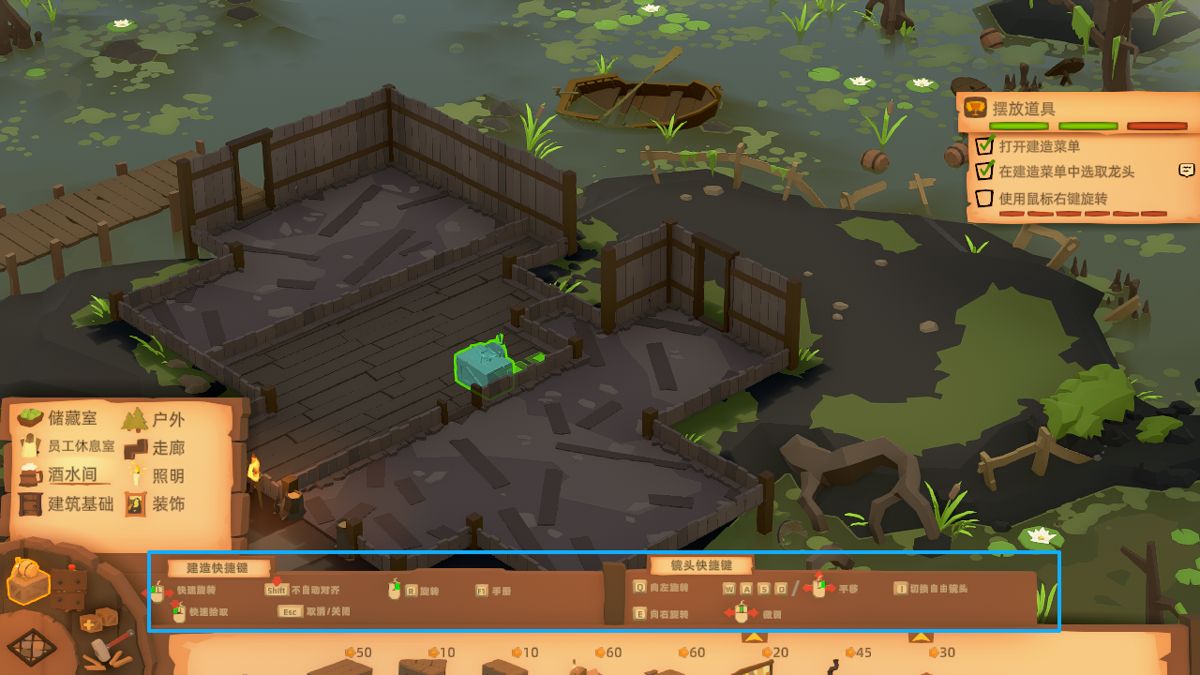The width and height of the screenshot is (1200, 675).
Task: Open the 照明 lighting category
Action: coord(155,476)
